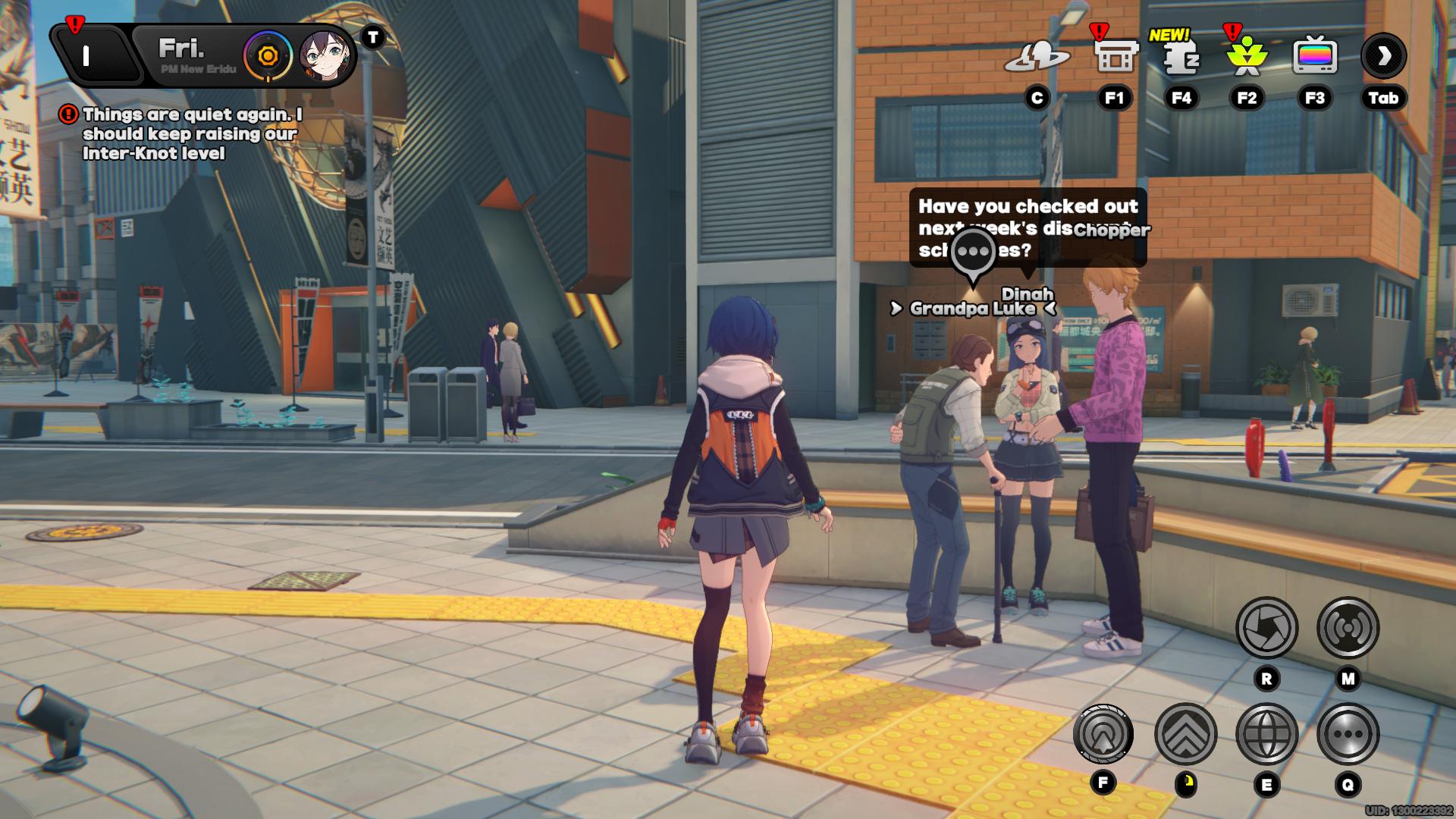Click the Fri. PM New Eridu time panel
1456x819 pixels.
190,55
